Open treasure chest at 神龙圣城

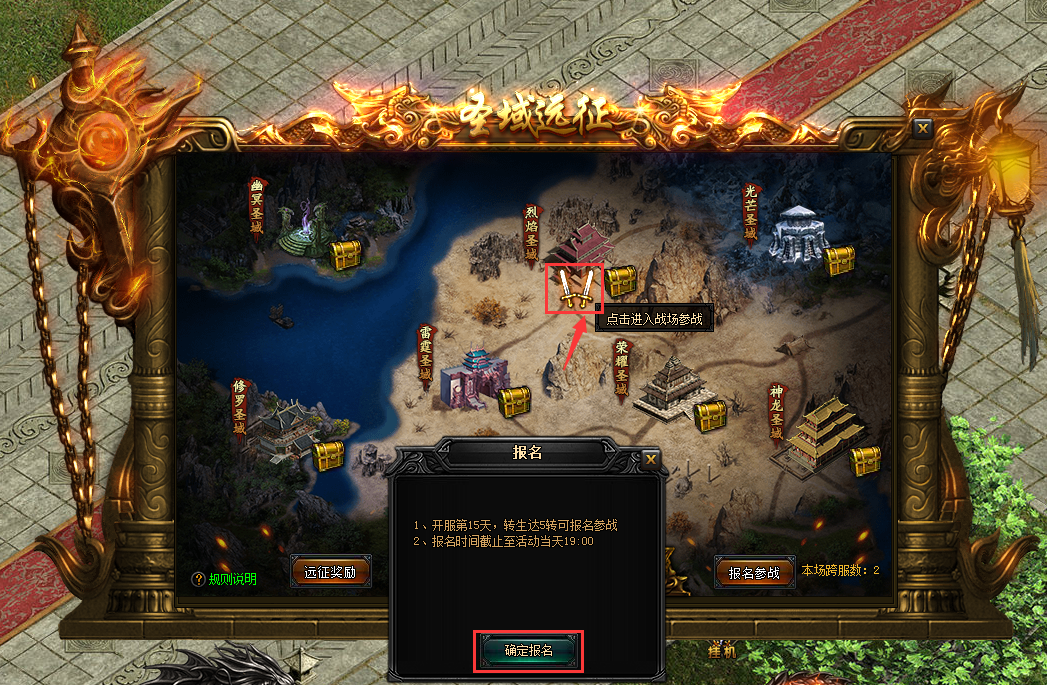865,461
